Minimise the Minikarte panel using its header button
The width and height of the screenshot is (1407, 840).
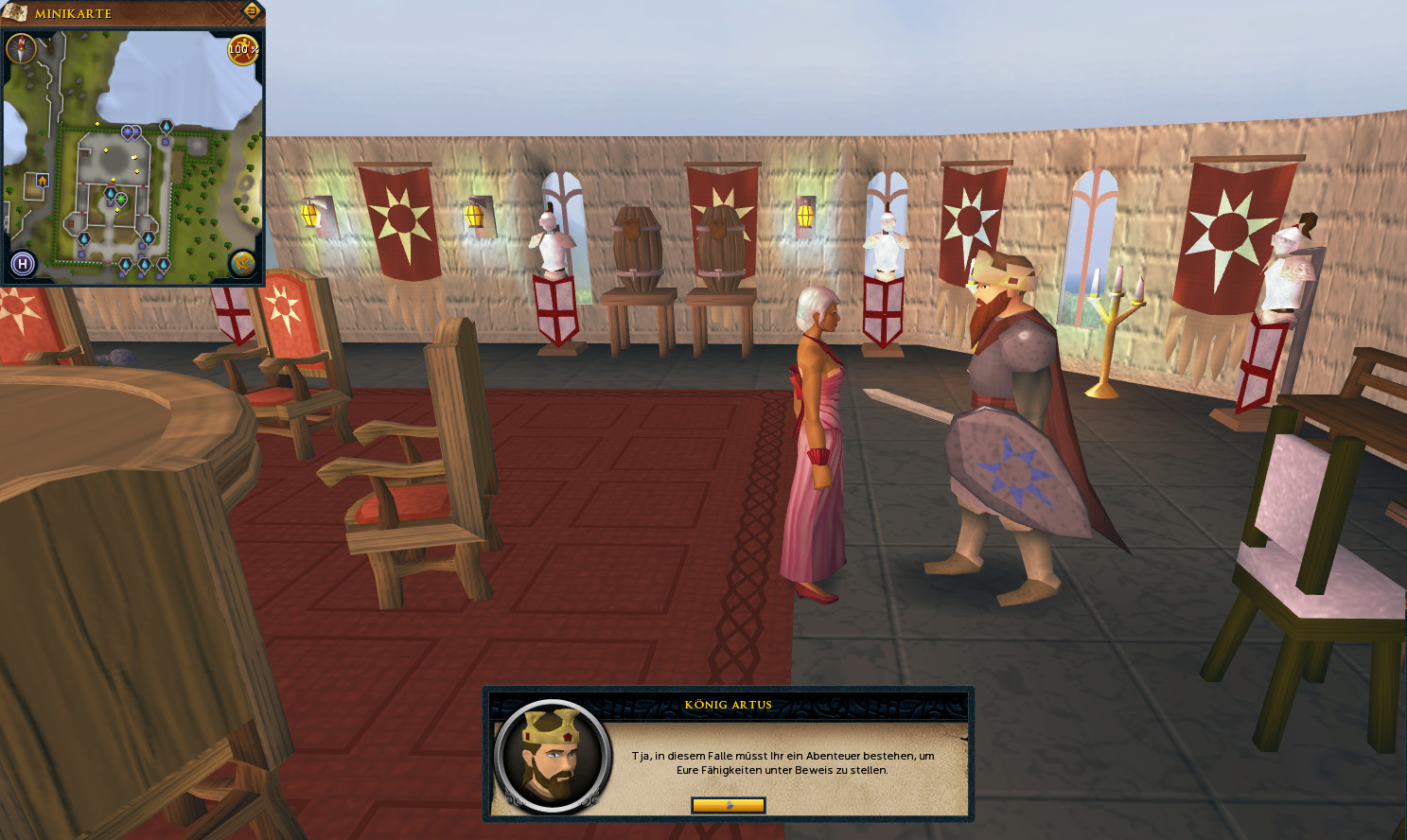coord(252,11)
